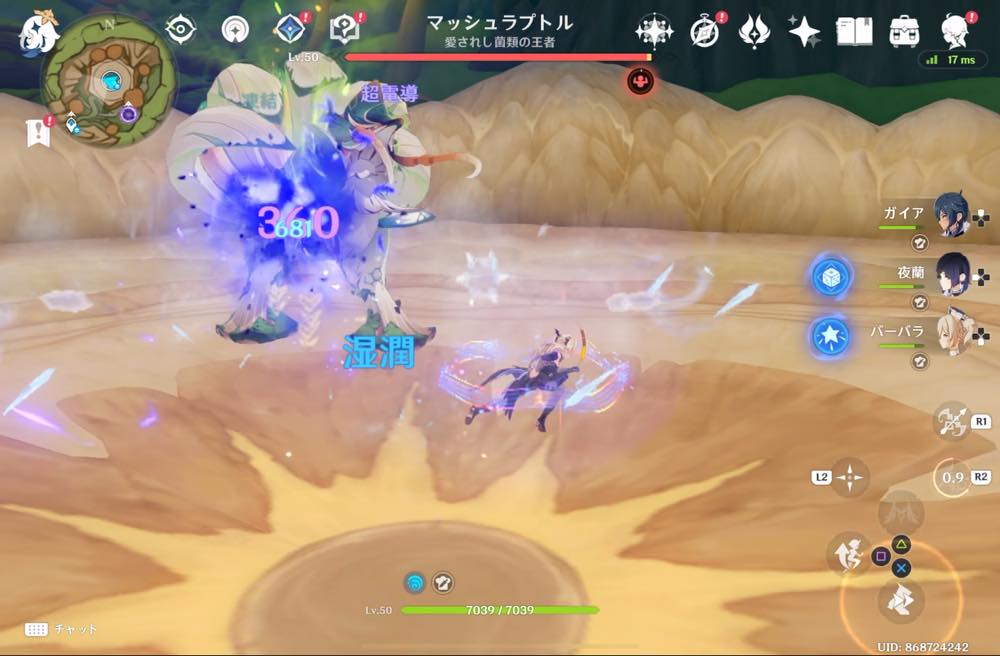Open the チャット chat box
The image size is (1000, 656).
[60, 629]
